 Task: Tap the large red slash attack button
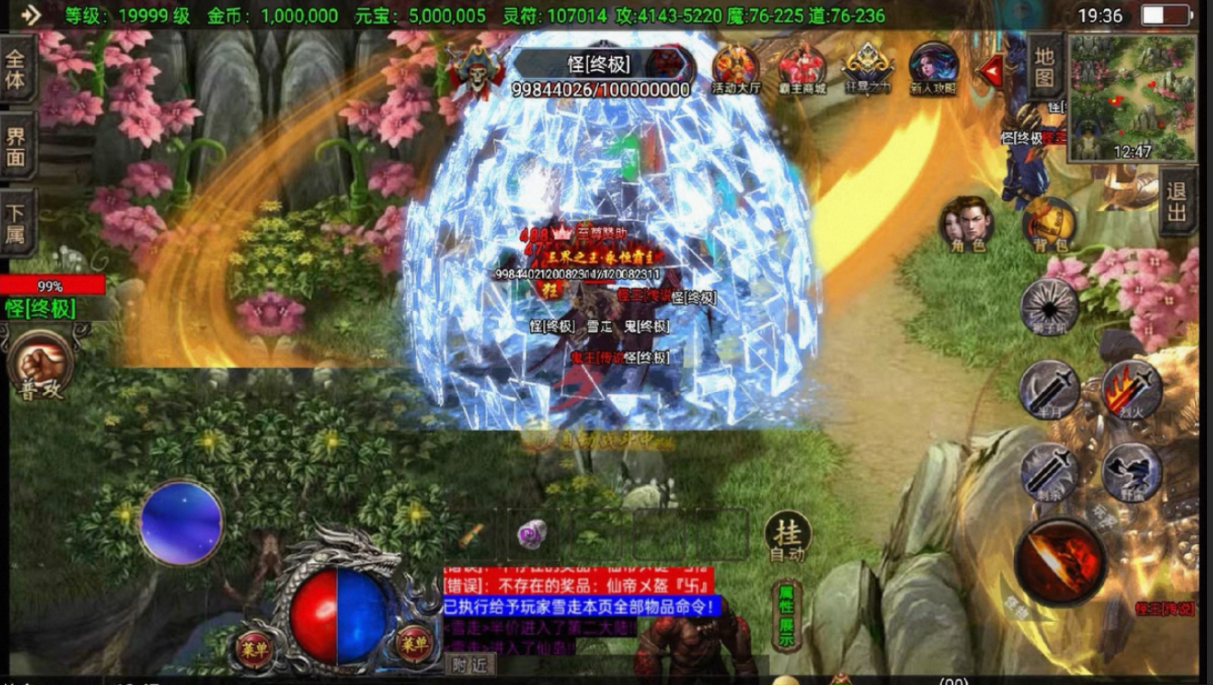tap(1060, 562)
